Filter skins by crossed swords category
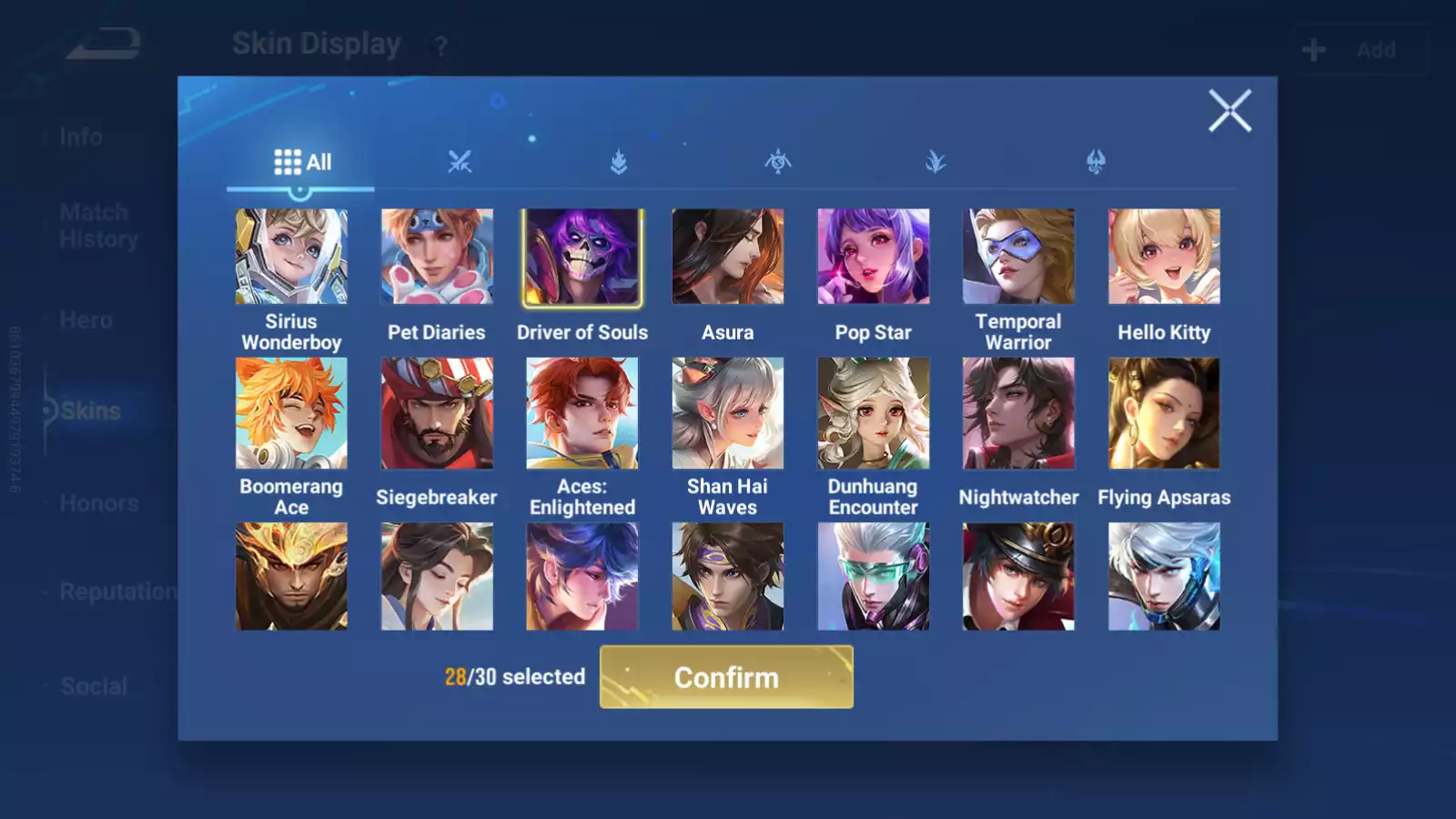Image resolution: width=1456 pixels, height=819 pixels. click(x=460, y=162)
